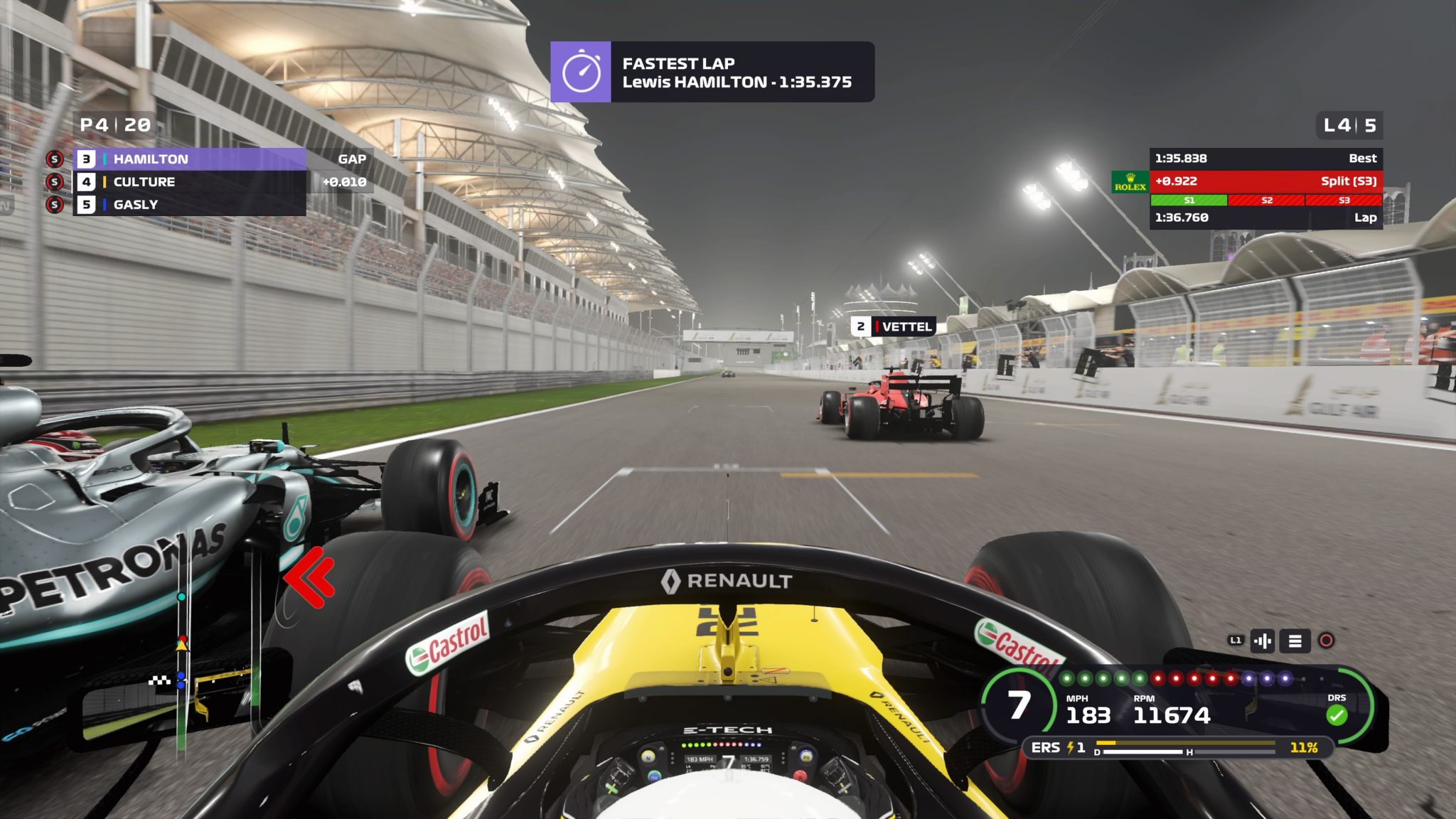Open the multi-function display list icon
Screen dimensions: 1456x819
coord(1295,641)
